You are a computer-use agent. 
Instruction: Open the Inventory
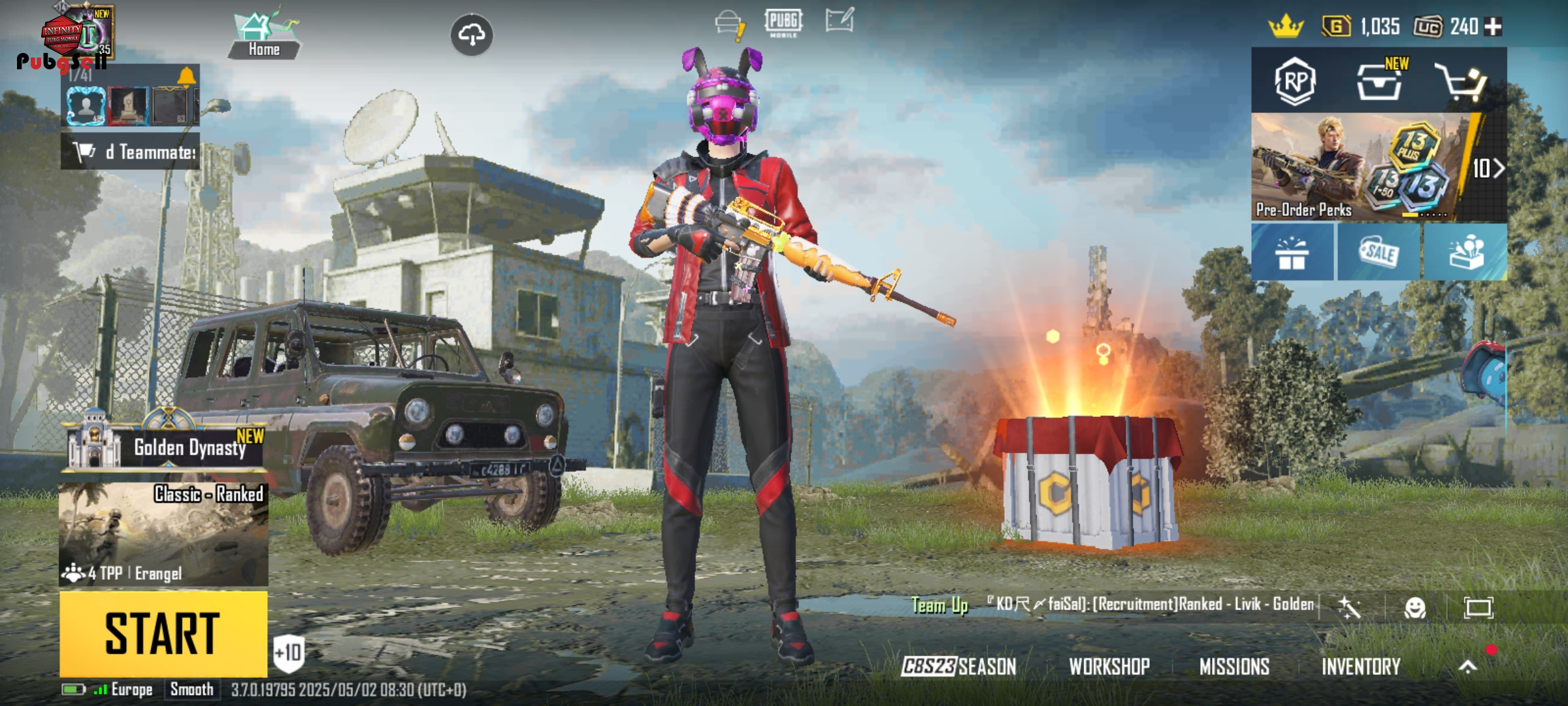click(x=1361, y=666)
